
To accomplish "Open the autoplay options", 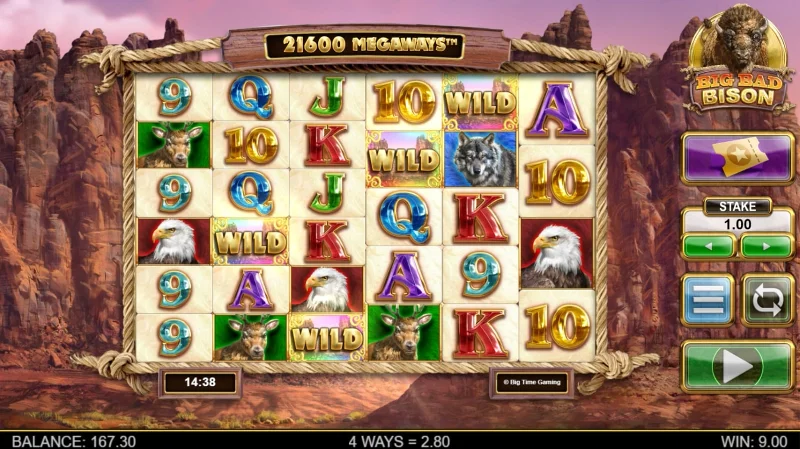I will 767,300.
